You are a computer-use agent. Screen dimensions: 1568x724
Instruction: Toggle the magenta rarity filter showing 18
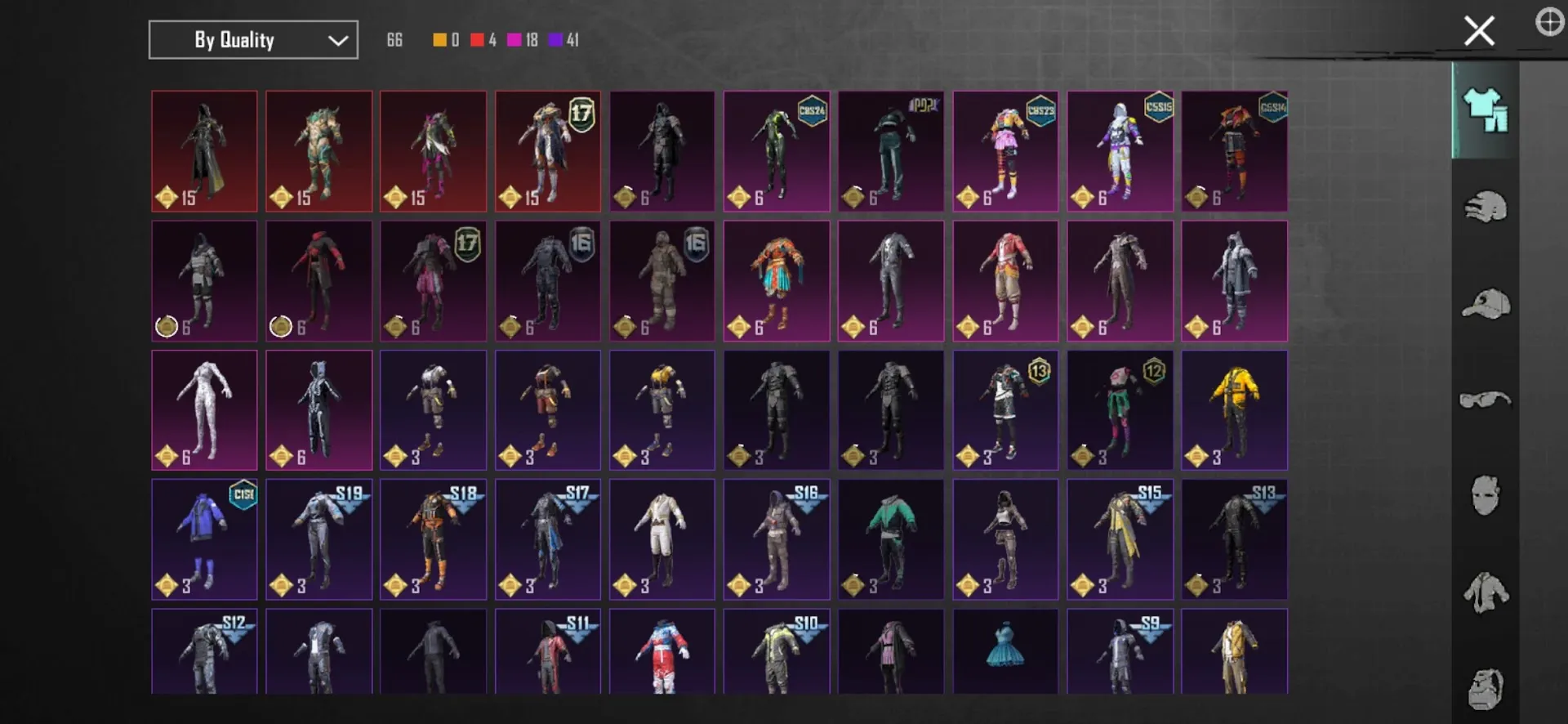(515, 38)
